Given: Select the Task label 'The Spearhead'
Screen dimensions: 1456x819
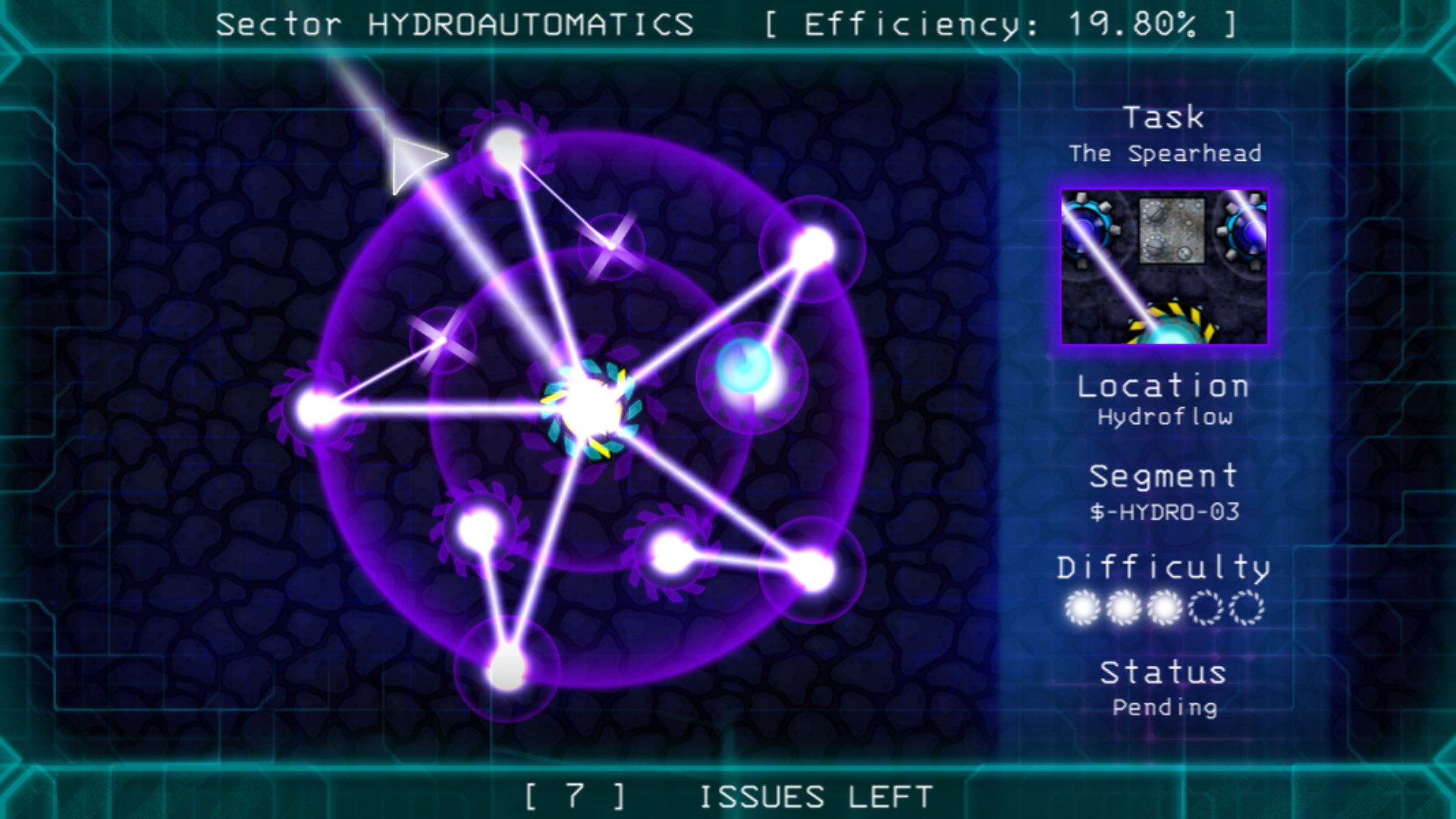Looking at the screenshot, I should 1166,152.
